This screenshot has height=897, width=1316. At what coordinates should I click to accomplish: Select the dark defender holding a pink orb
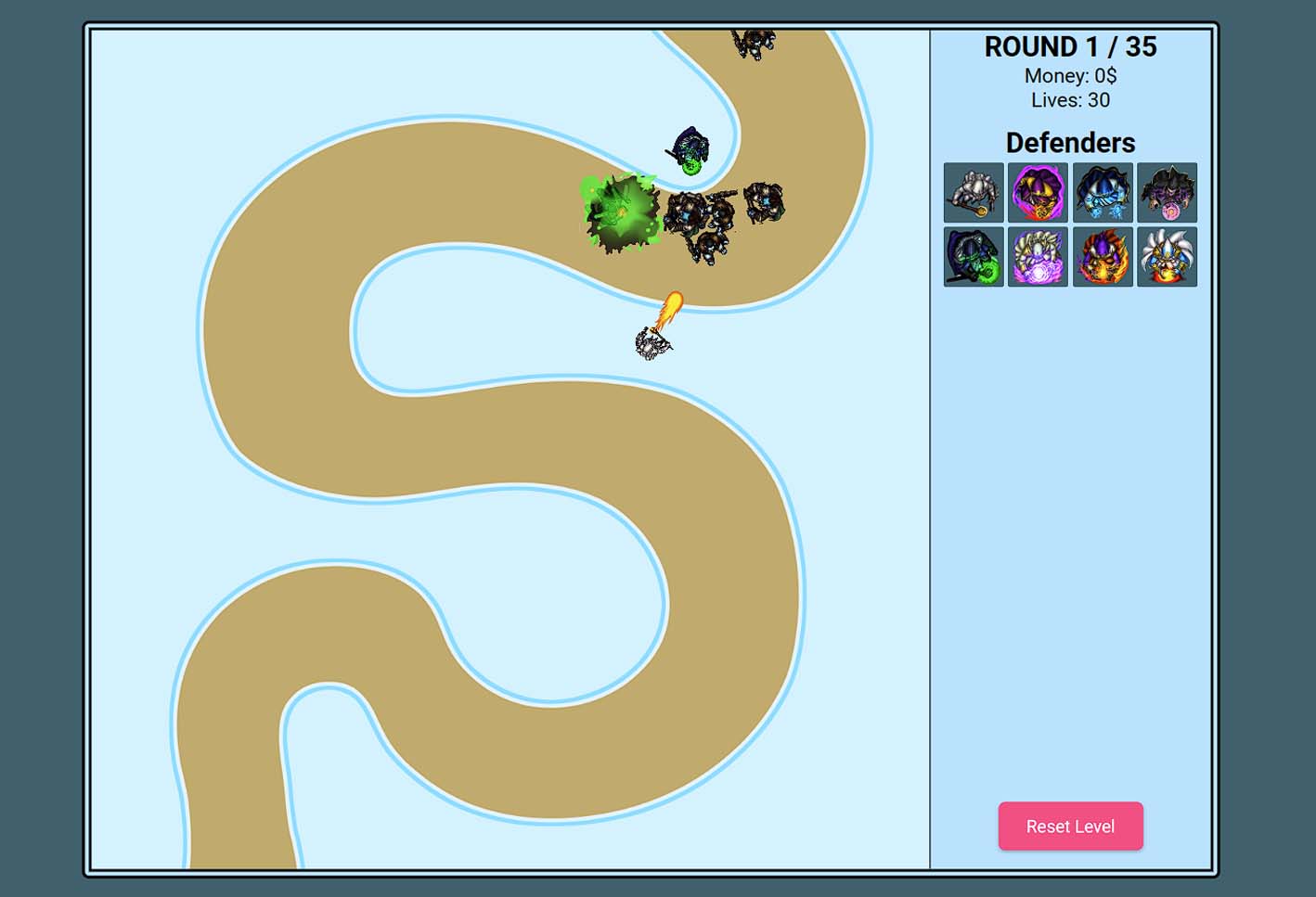pos(1167,193)
